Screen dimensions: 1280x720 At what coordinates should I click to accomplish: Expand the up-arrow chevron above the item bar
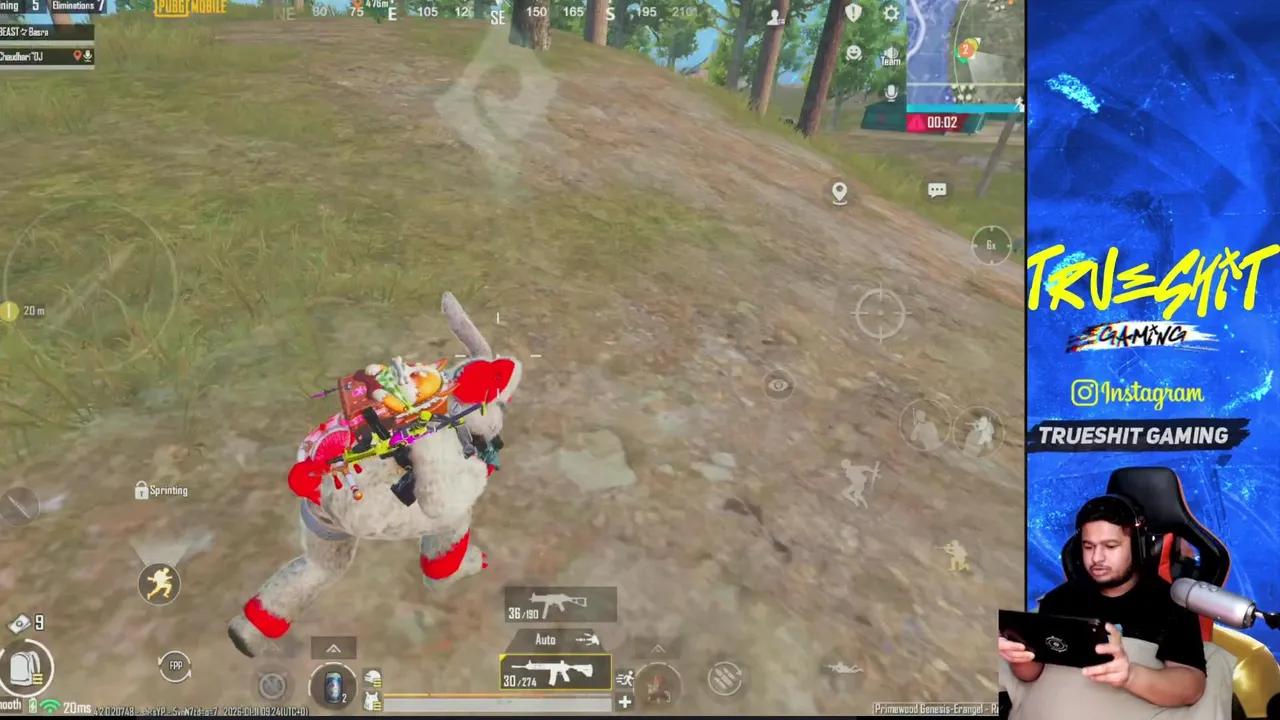coord(333,648)
